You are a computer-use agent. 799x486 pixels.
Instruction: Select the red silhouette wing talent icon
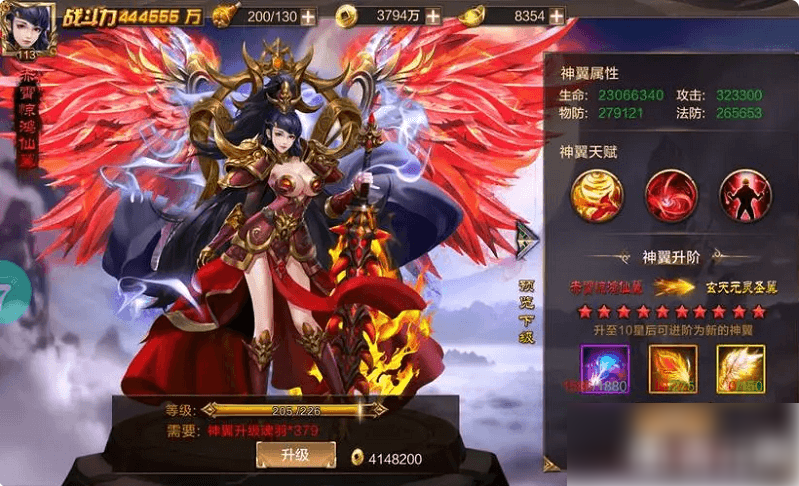click(x=744, y=196)
